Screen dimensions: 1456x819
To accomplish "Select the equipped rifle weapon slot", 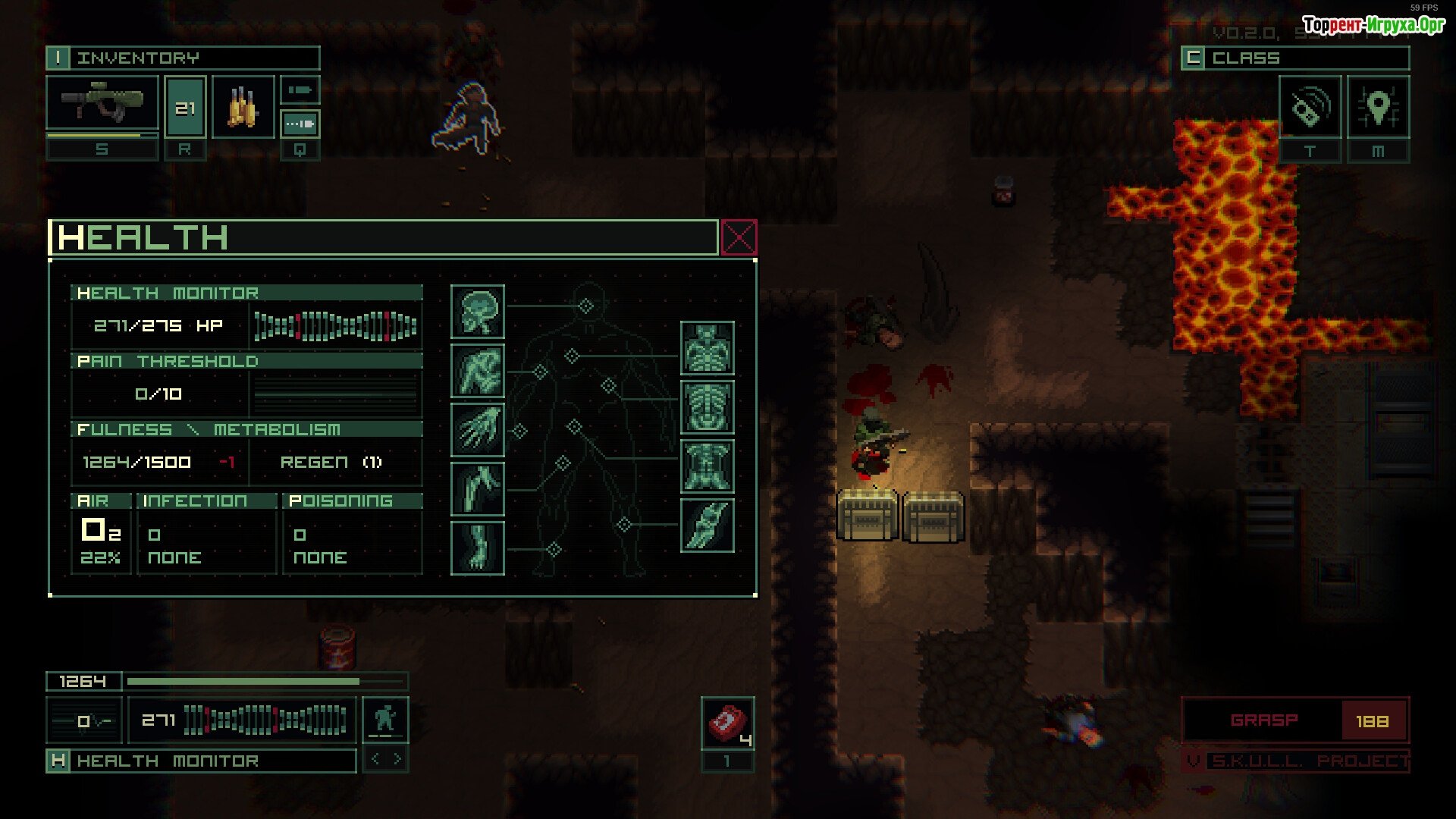I will pyautogui.click(x=102, y=103).
